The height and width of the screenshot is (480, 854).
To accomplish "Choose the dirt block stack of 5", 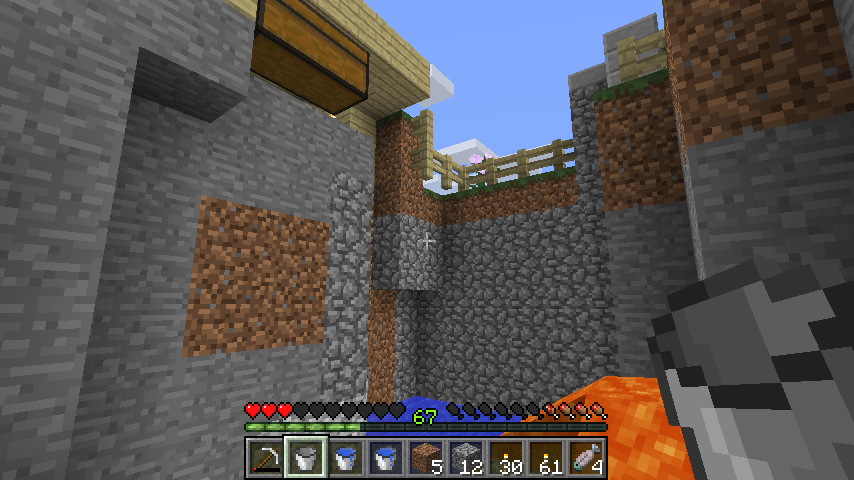I will tap(425, 457).
